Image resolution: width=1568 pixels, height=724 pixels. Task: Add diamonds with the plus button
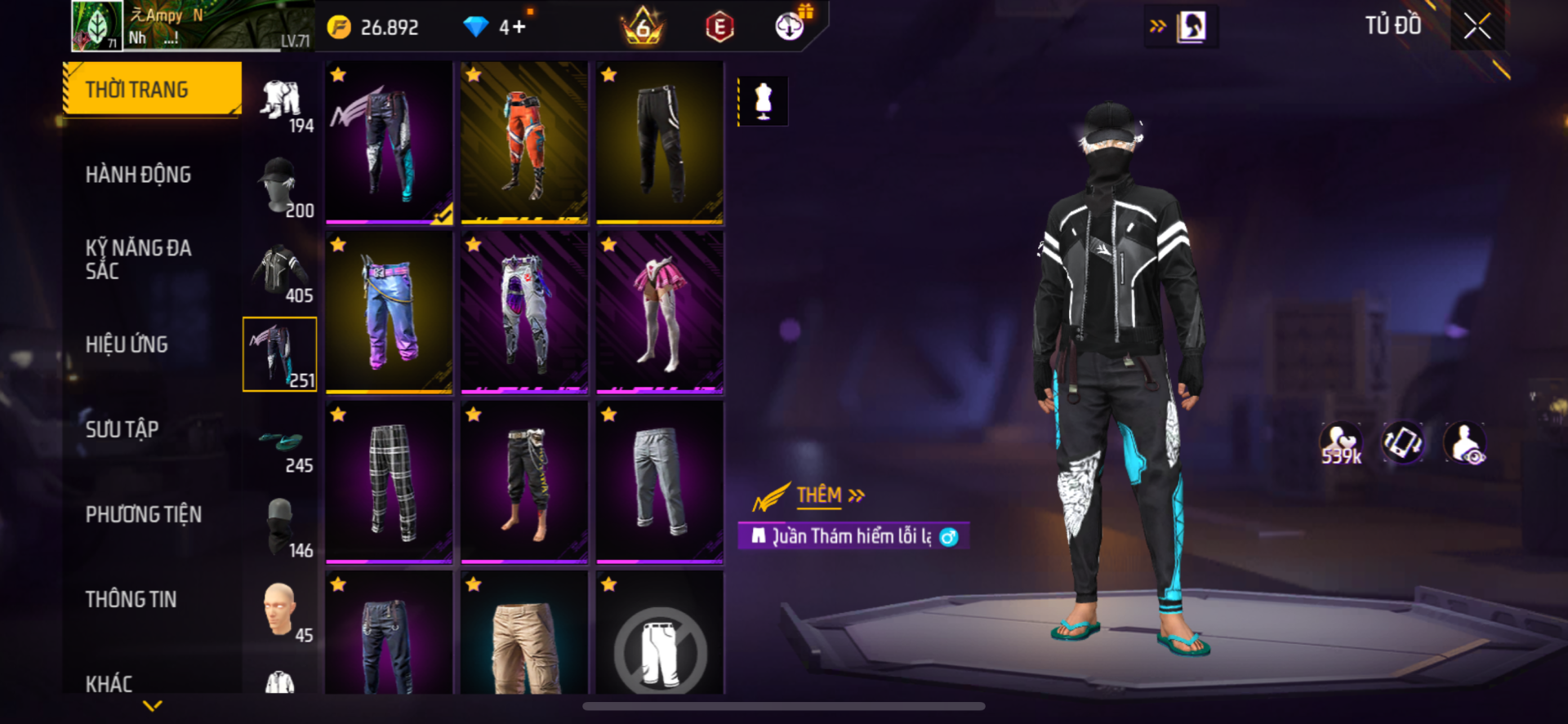point(518,27)
